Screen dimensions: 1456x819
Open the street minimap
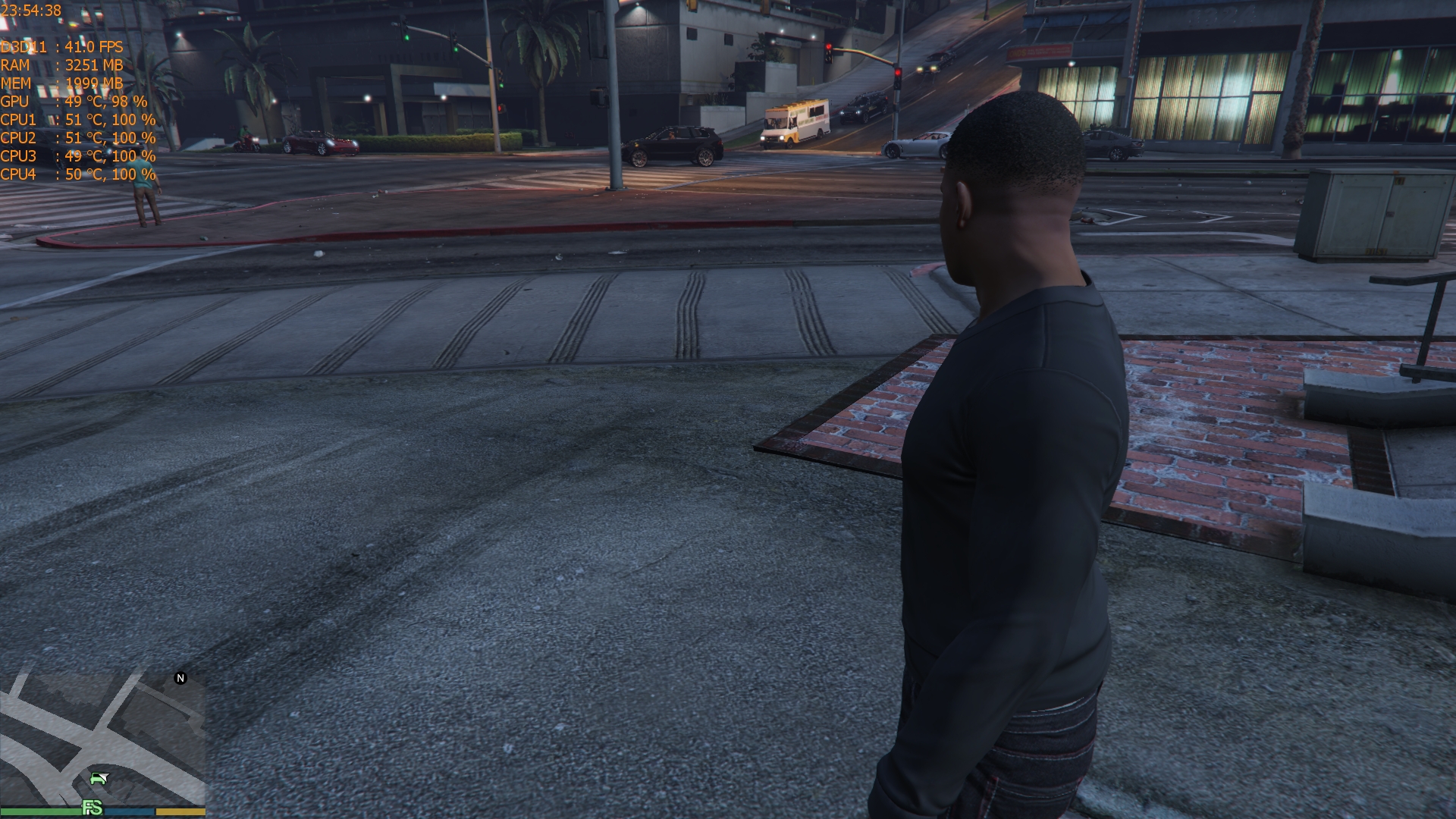(102, 739)
